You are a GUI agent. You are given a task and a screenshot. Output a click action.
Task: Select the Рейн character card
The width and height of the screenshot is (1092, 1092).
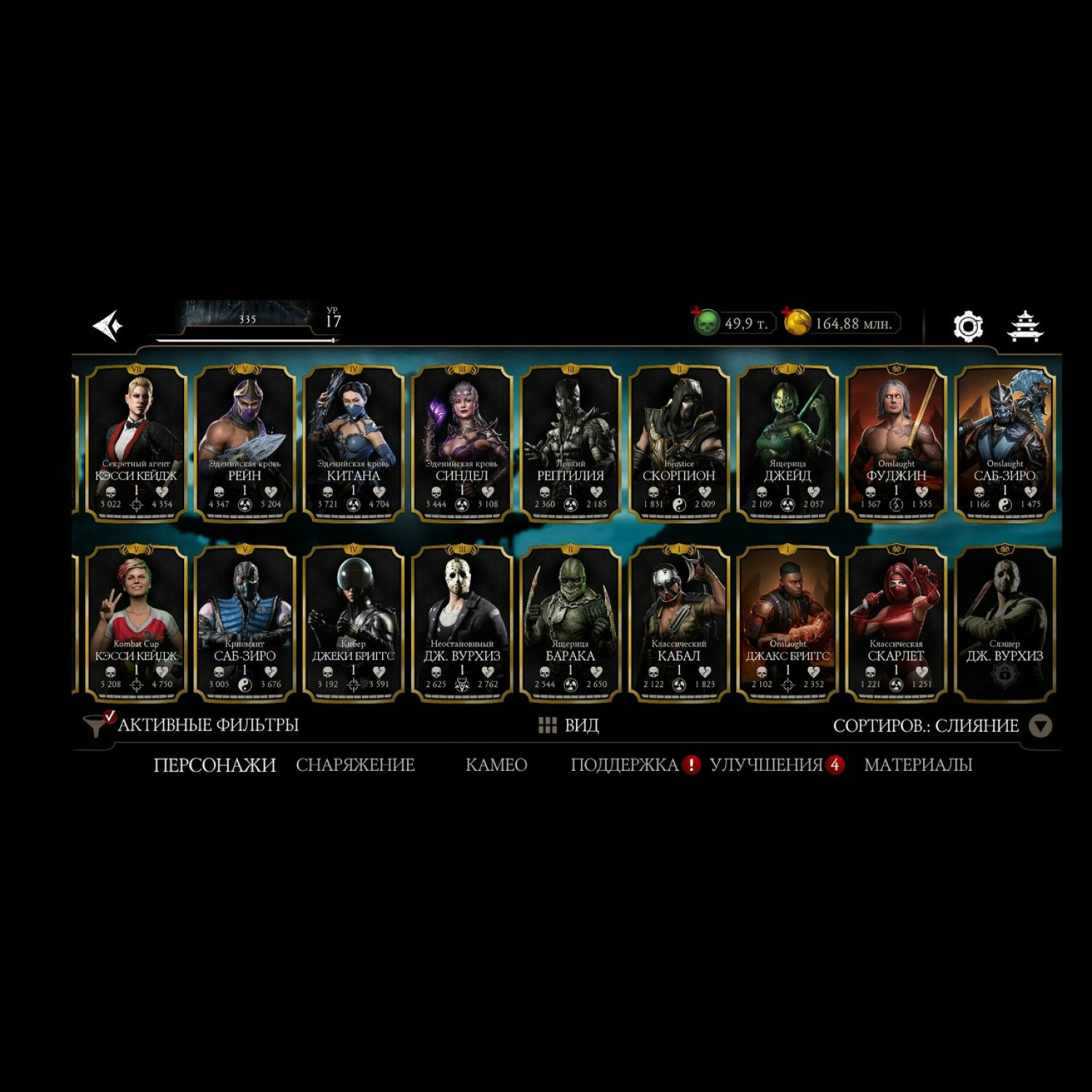tap(245, 443)
